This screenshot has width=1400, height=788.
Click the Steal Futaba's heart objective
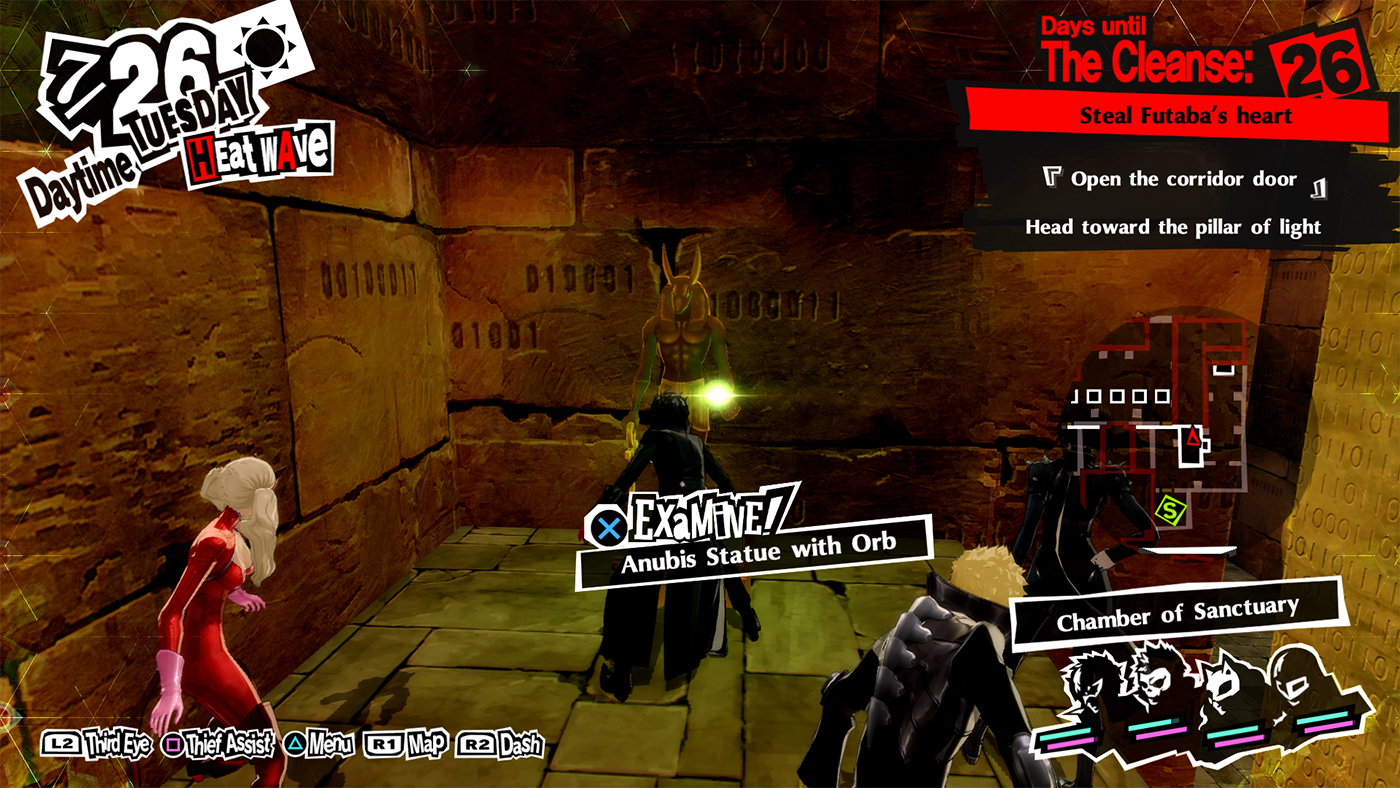1185,113
